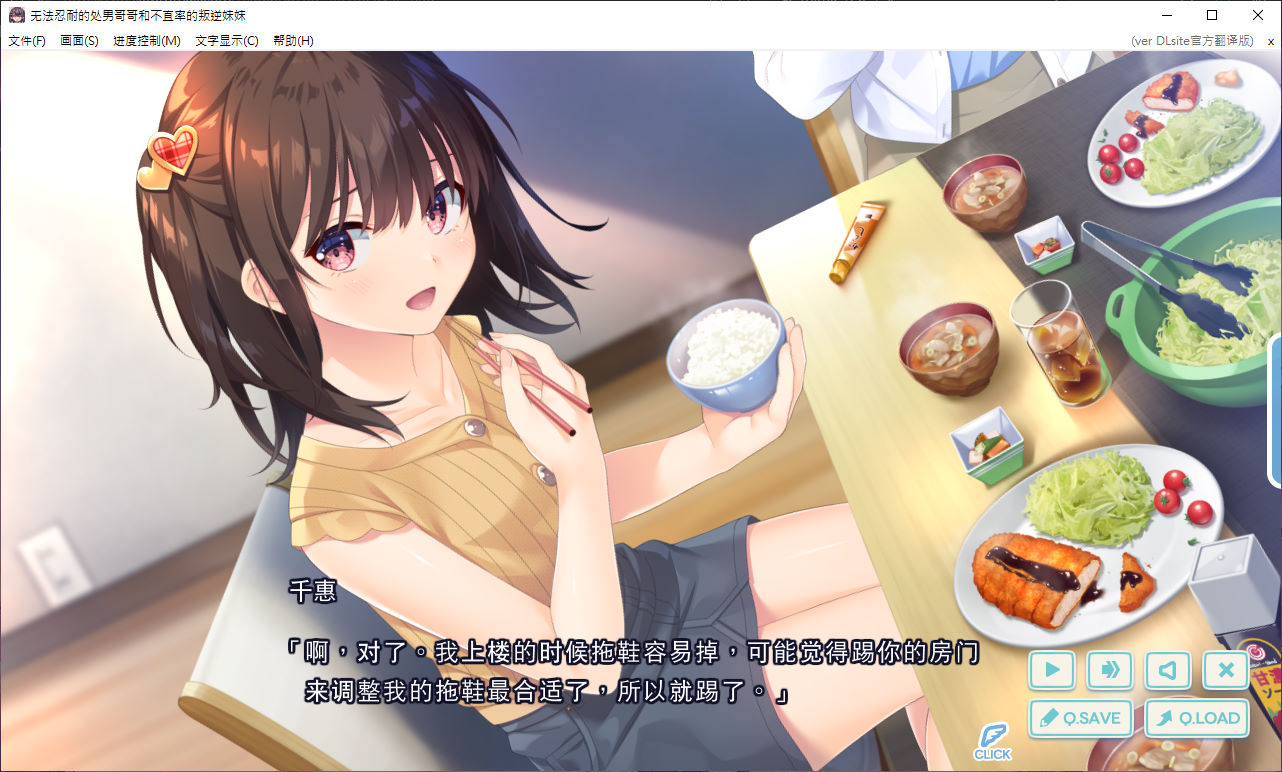The width and height of the screenshot is (1282, 772).
Task: Quick load with the Q.LOAD button
Action: [x=1197, y=718]
